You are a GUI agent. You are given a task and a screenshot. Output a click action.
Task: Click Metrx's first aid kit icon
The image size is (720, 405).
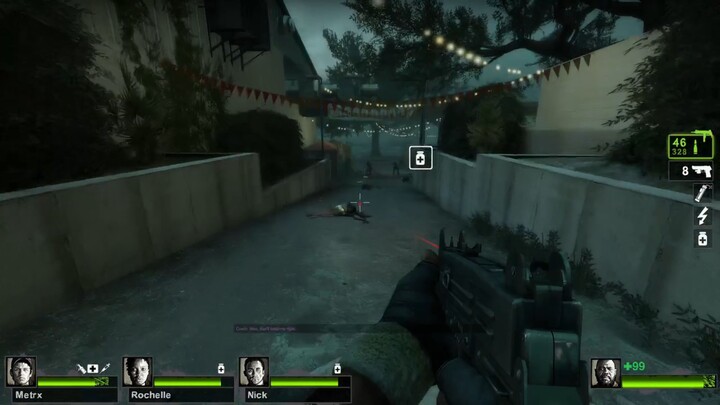coord(93,368)
